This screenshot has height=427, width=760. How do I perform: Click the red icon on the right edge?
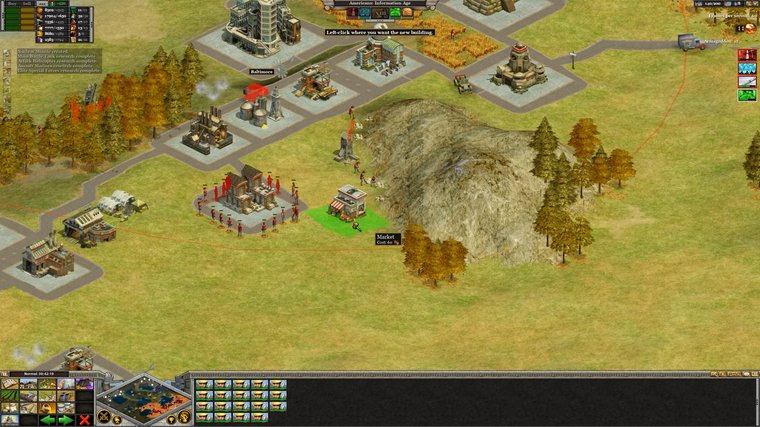click(746, 54)
